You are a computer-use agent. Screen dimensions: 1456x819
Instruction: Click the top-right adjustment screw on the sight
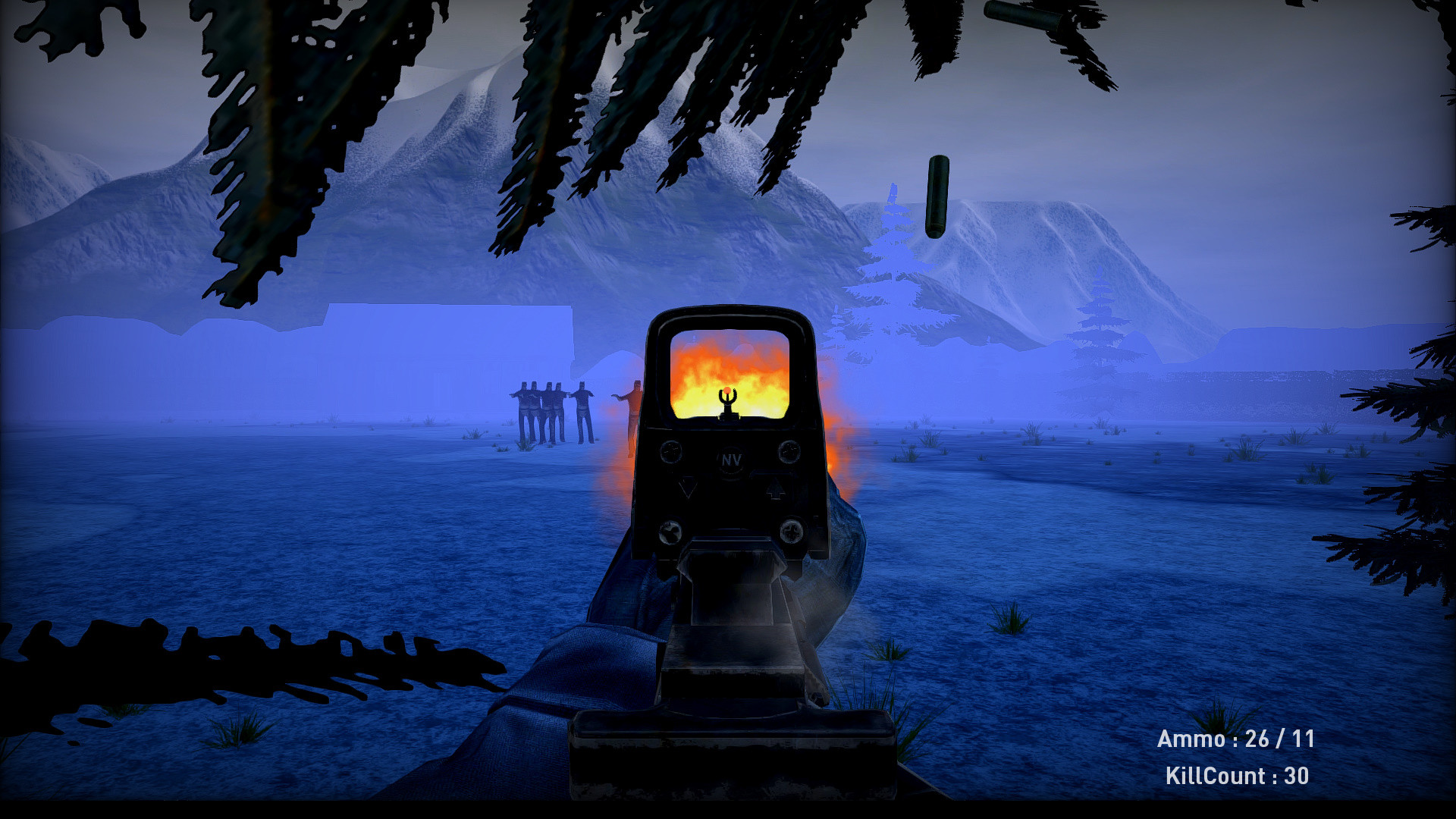(x=790, y=450)
